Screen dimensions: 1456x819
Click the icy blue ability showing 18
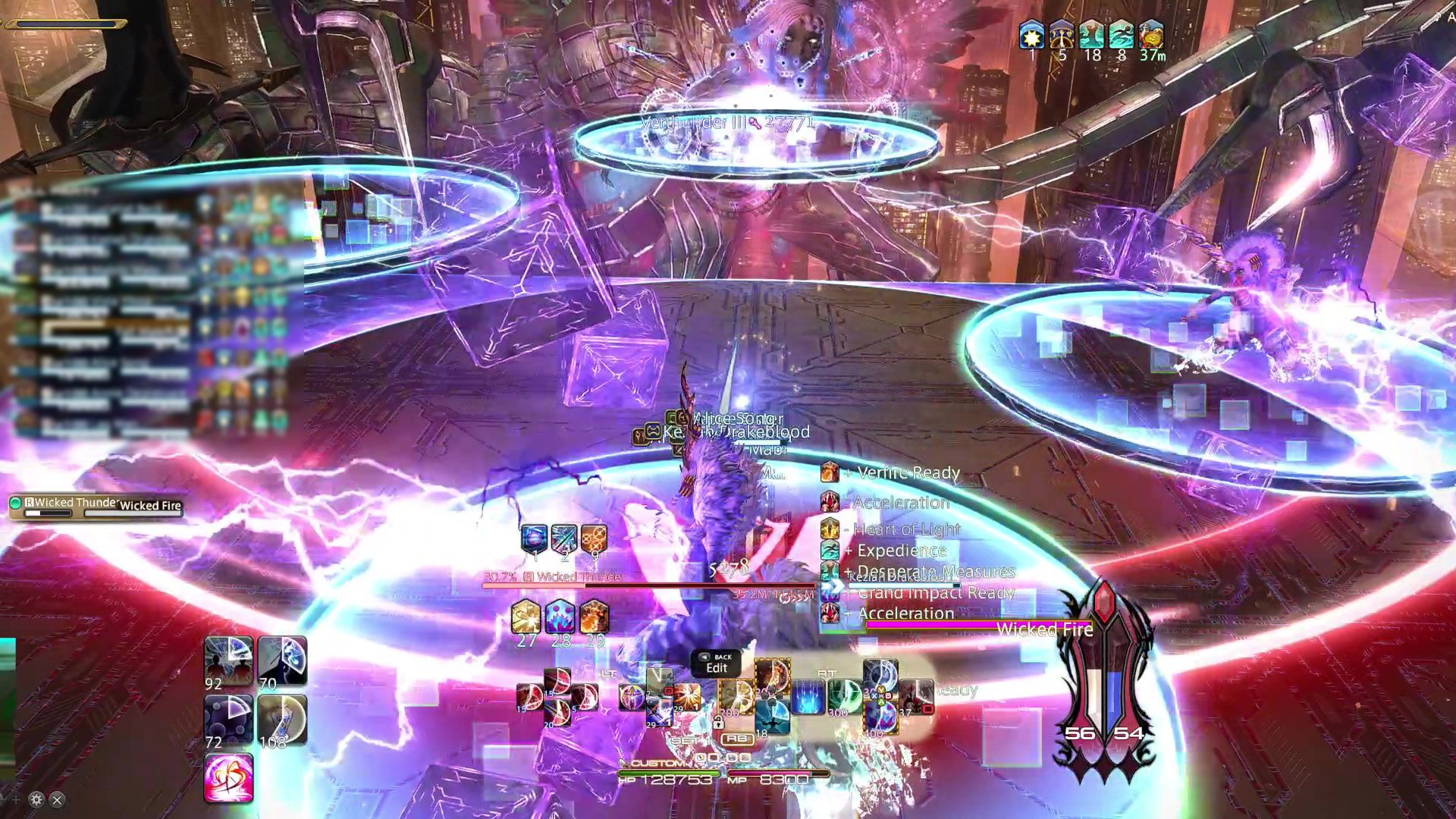[x=772, y=717]
